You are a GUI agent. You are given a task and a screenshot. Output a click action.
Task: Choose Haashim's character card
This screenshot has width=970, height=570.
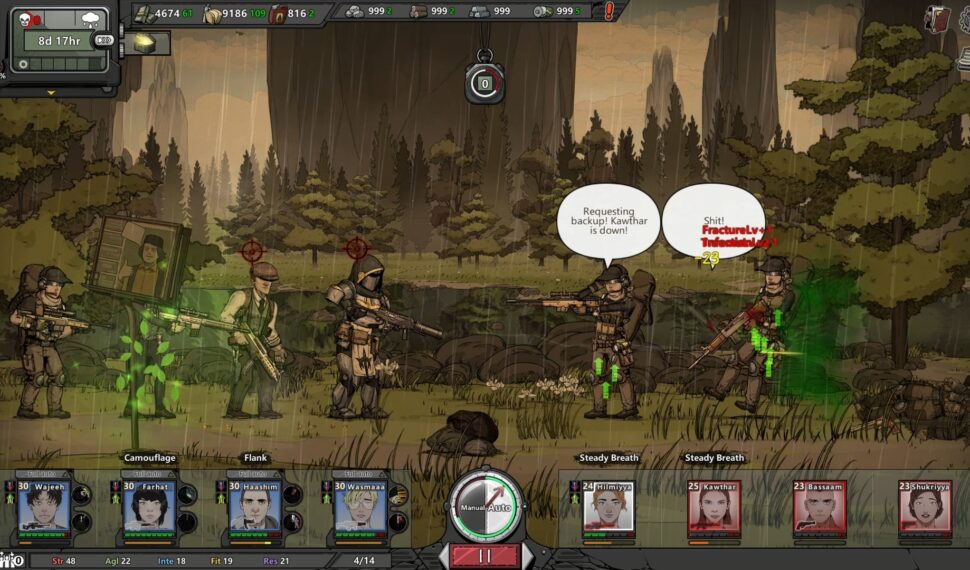(x=255, y=508)
